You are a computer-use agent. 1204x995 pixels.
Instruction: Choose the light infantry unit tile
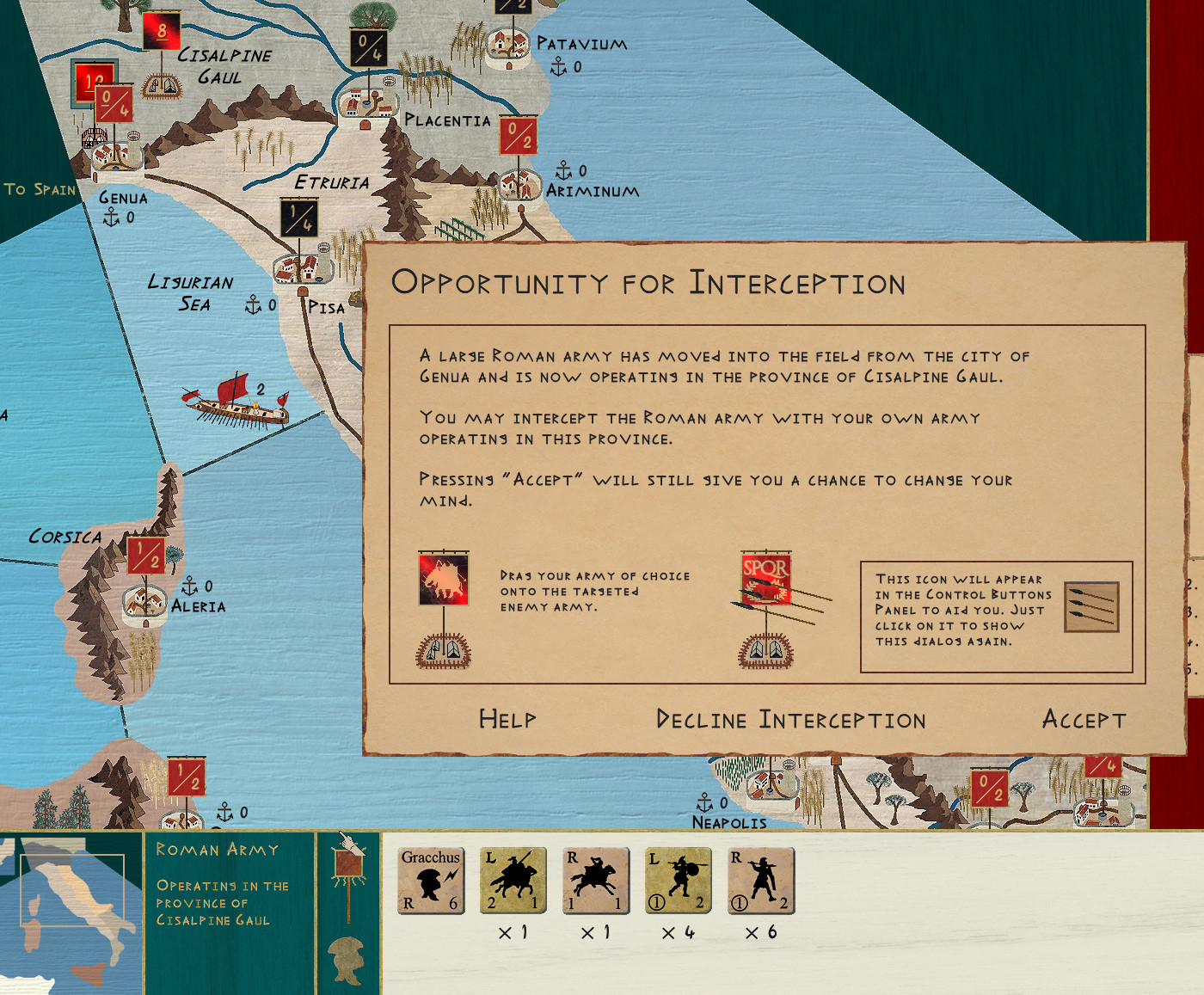coord(678,880)
